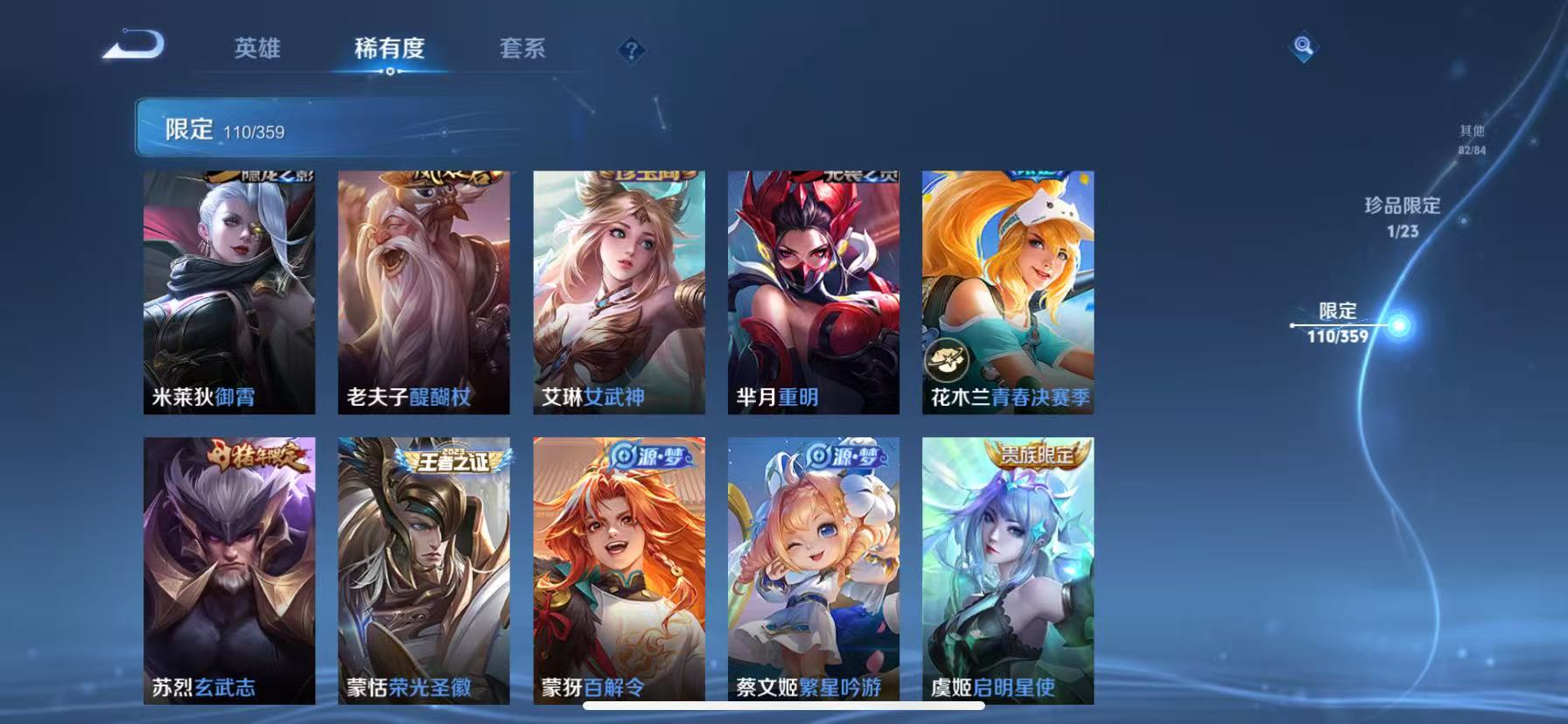Switch to the 英雄 tab
1568x724 pixels.
pyautogui.click(x=255, y=50)
